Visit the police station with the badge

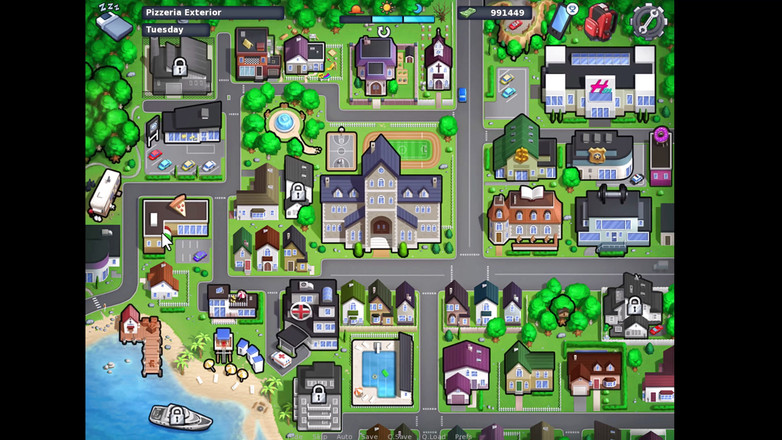click(x=598, y=156)
